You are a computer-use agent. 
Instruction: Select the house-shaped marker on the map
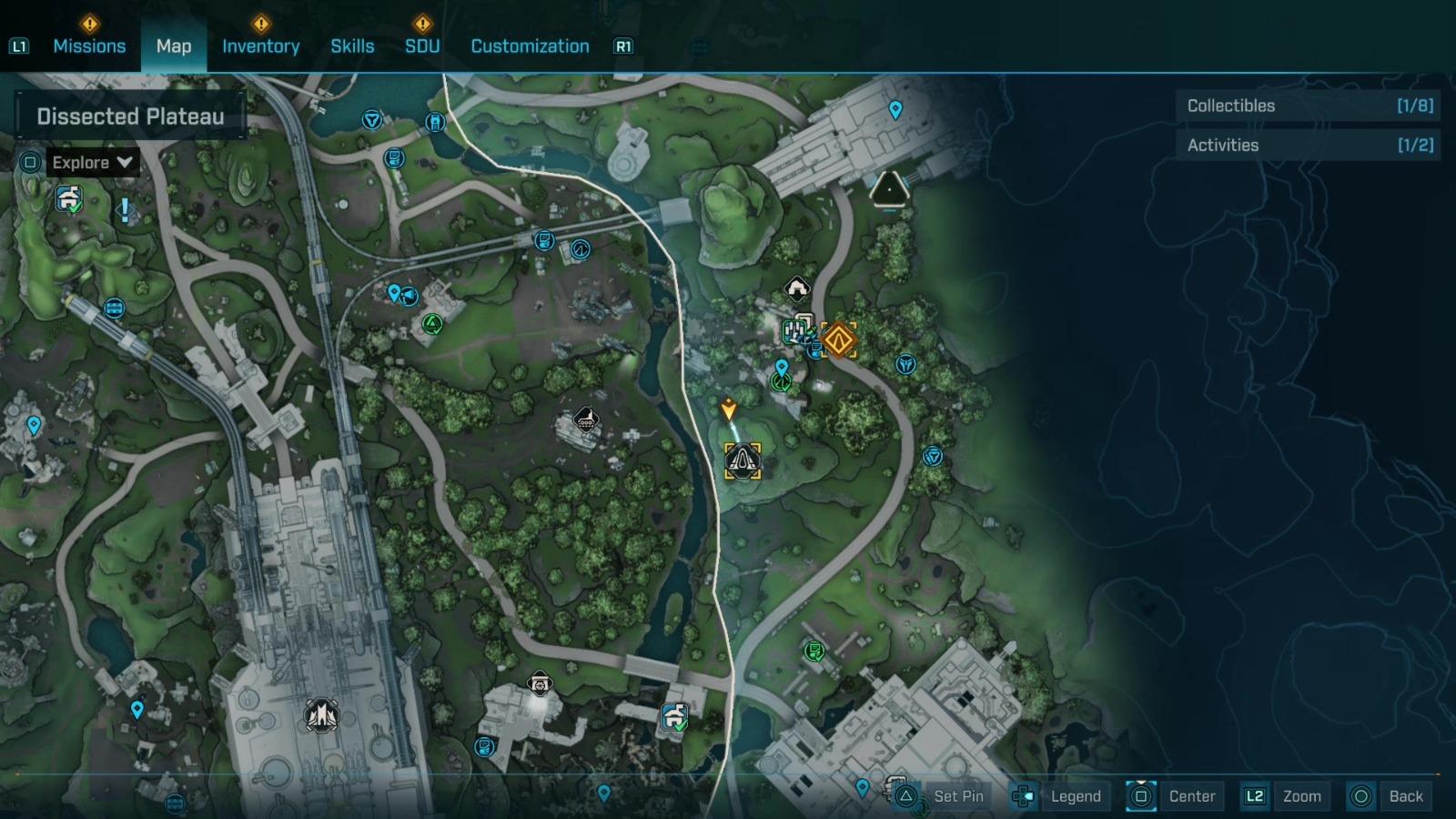(x=797, y=289)
